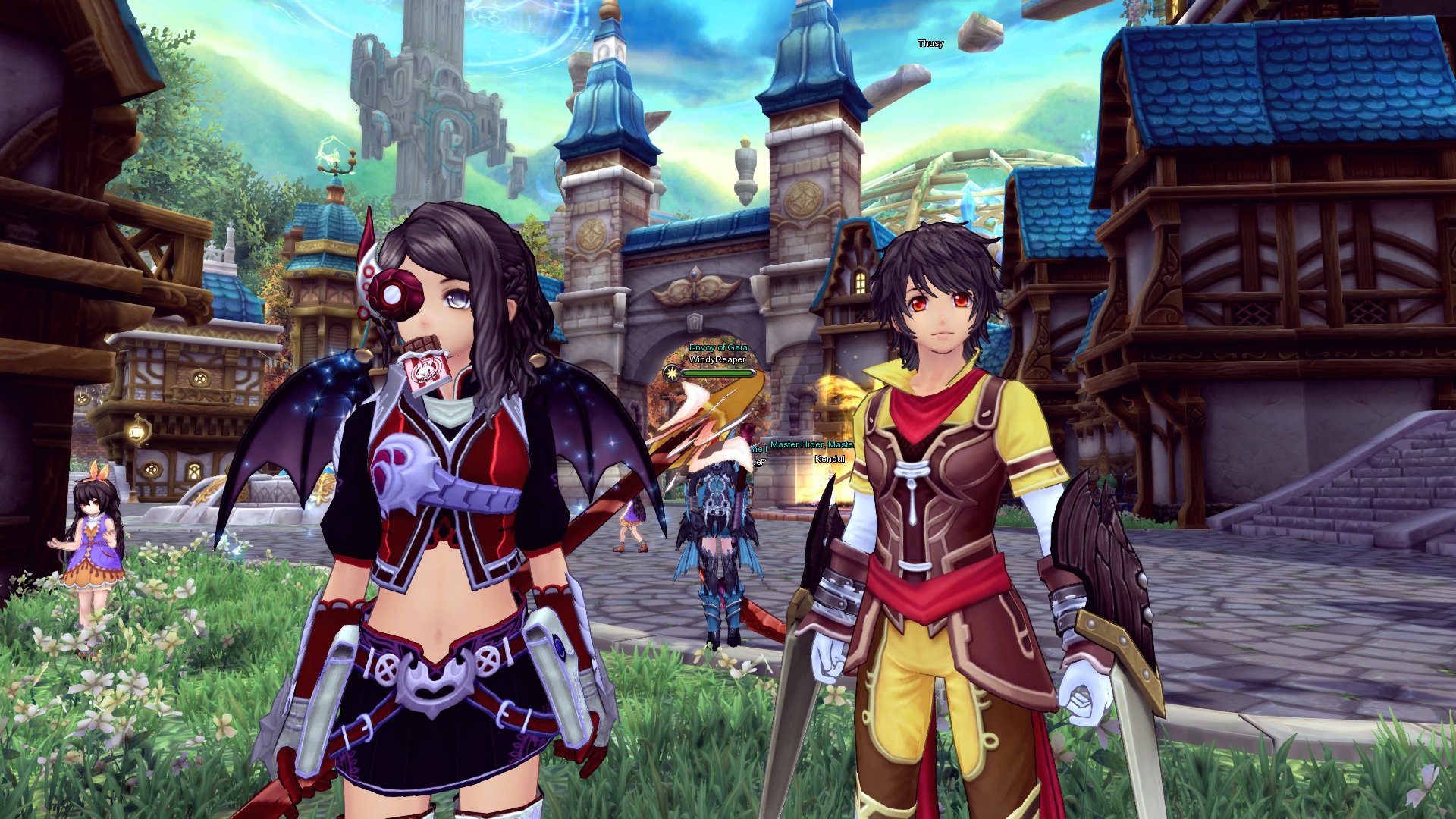The image size is (1456, 819).
Task: Click the Thusy name label
Action: pos(930,44)
